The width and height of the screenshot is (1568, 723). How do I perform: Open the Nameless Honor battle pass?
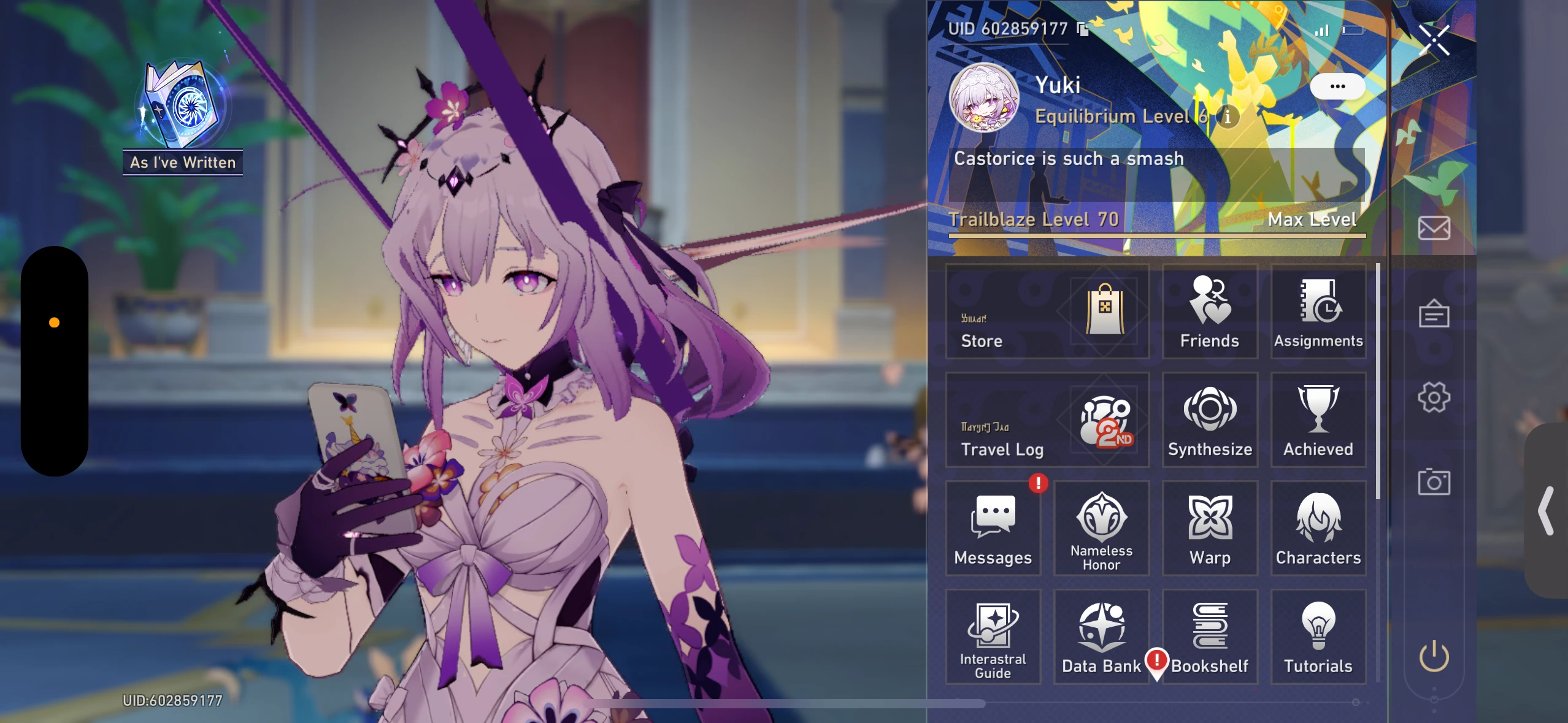pyautogui.click(x=1101, y=527)
